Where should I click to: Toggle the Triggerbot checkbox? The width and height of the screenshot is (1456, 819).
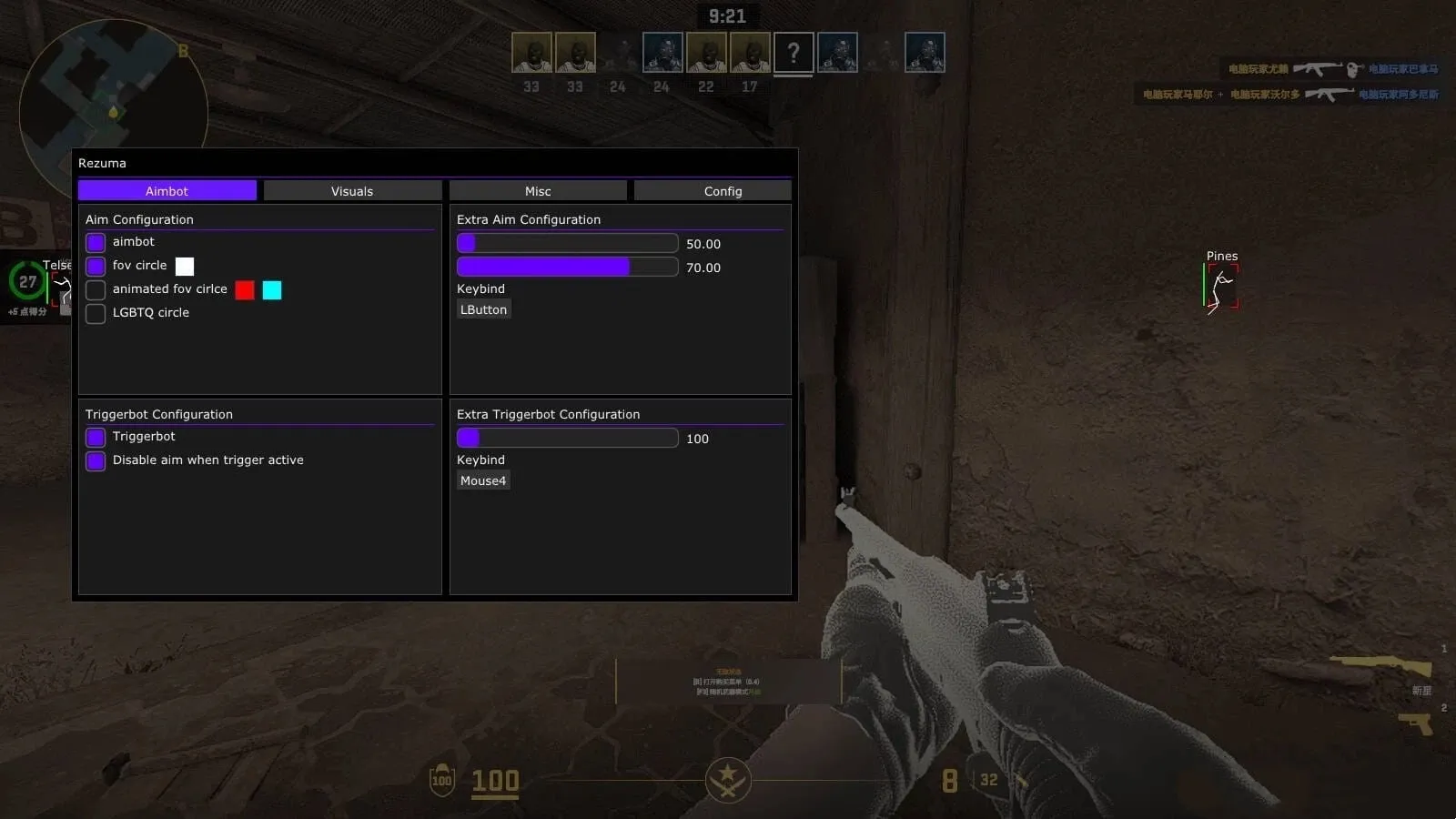click(96, 438)
